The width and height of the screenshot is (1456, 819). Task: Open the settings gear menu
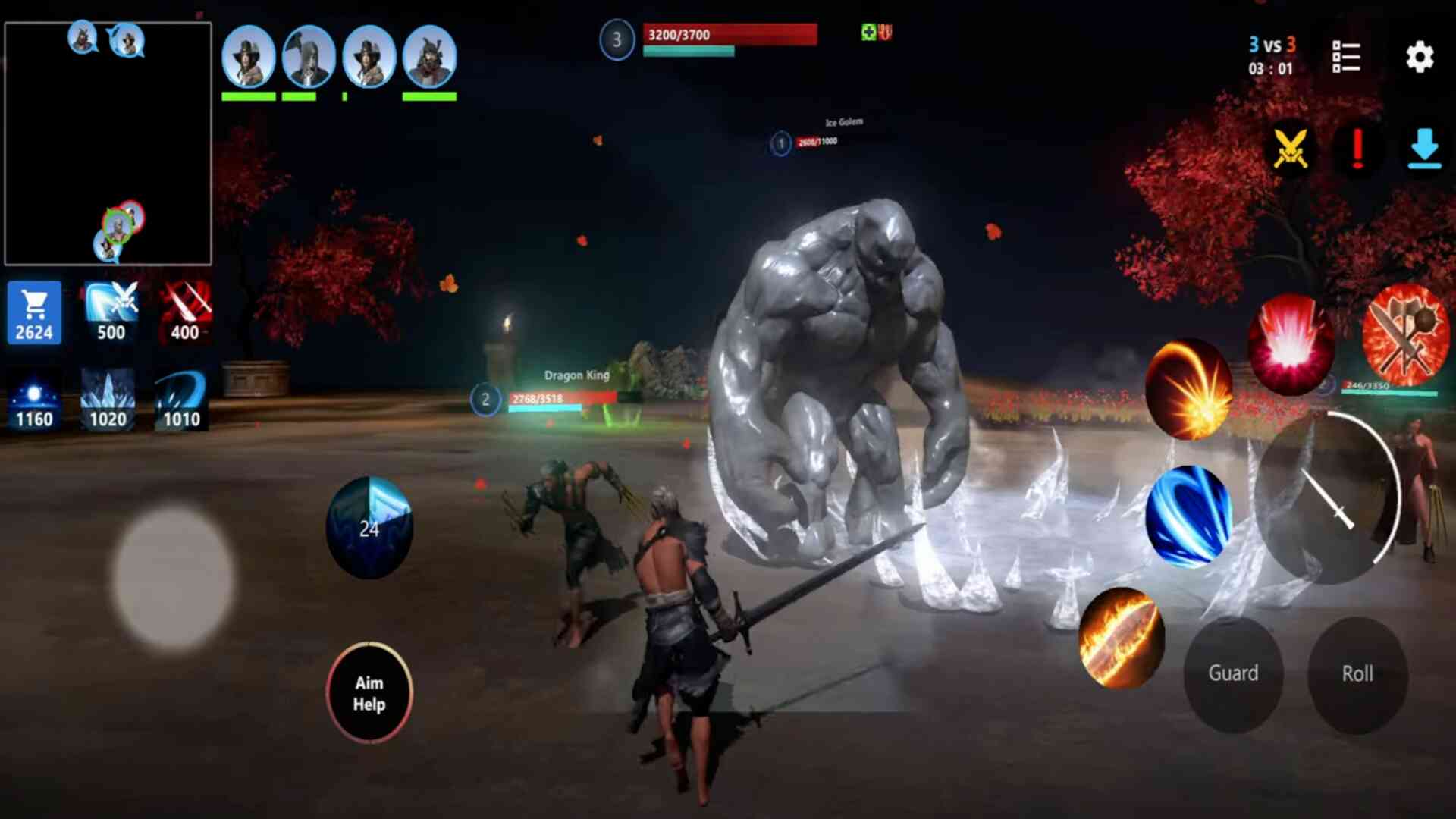[x=1420, y=58]
